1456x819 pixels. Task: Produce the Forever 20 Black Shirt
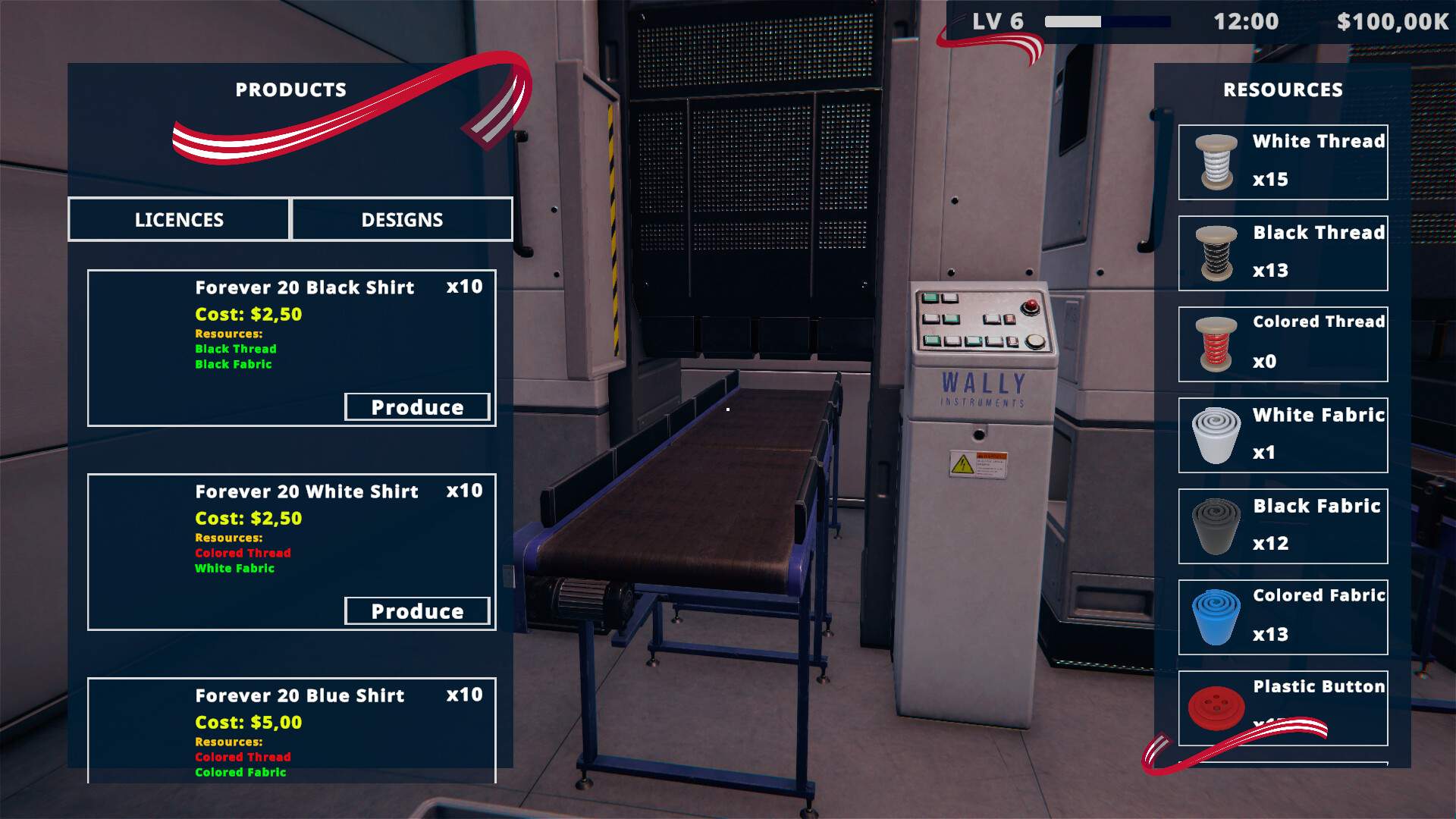418,406
